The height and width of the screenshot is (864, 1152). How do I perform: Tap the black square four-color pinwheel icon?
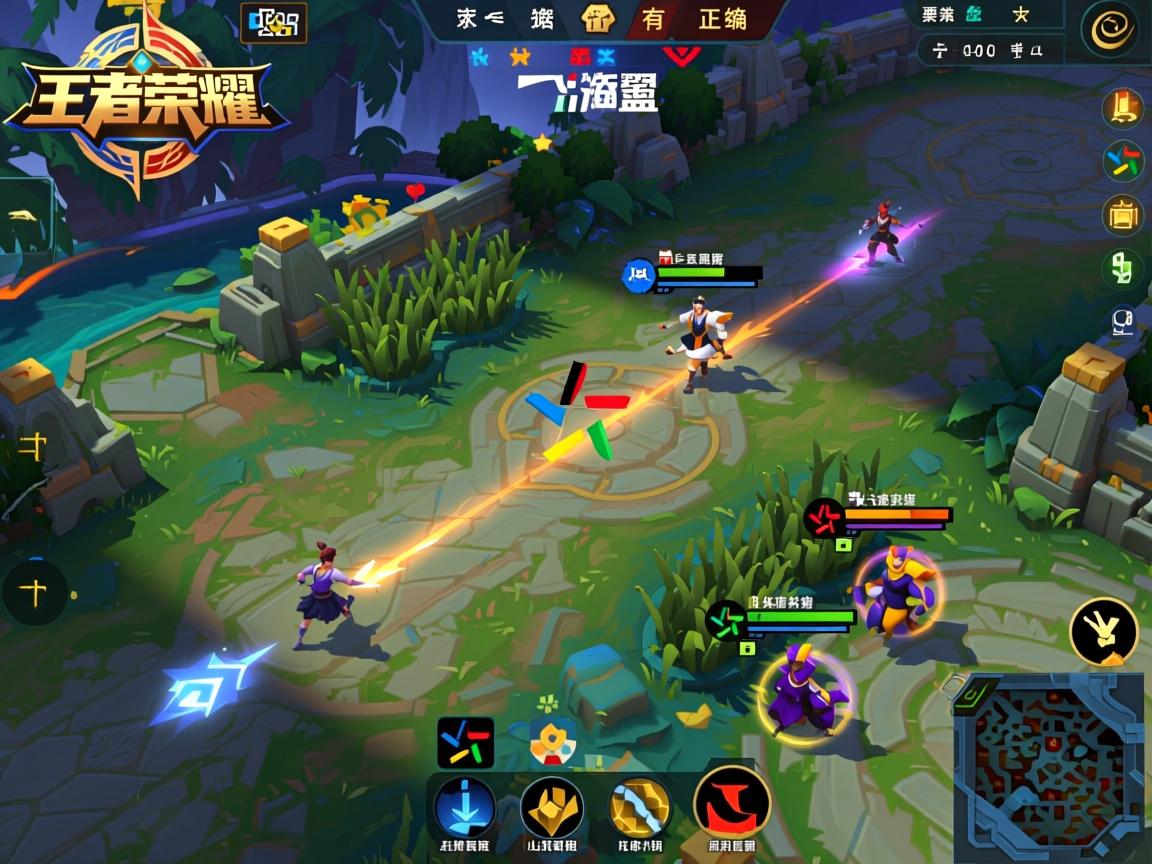[465, 742]
